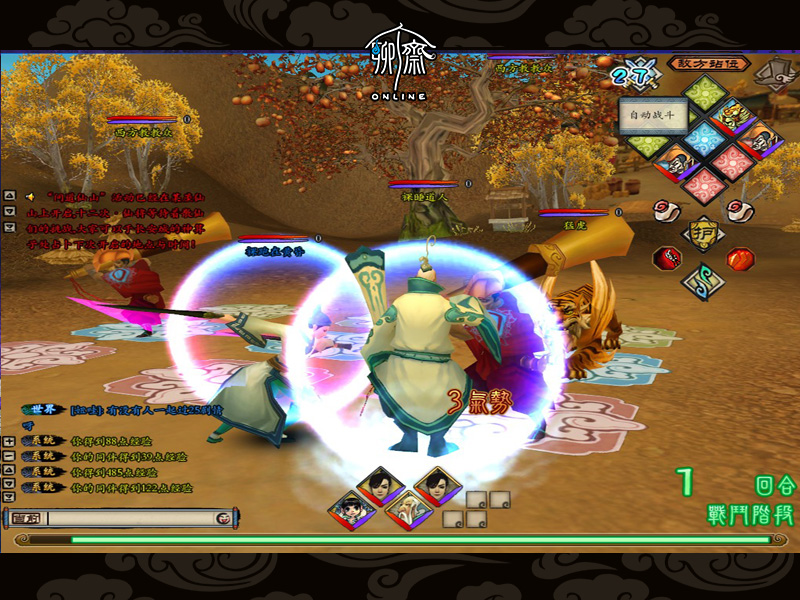Activate the 护 shield defend skill
Screen dimensions: 800x600
tap(706, 233)
